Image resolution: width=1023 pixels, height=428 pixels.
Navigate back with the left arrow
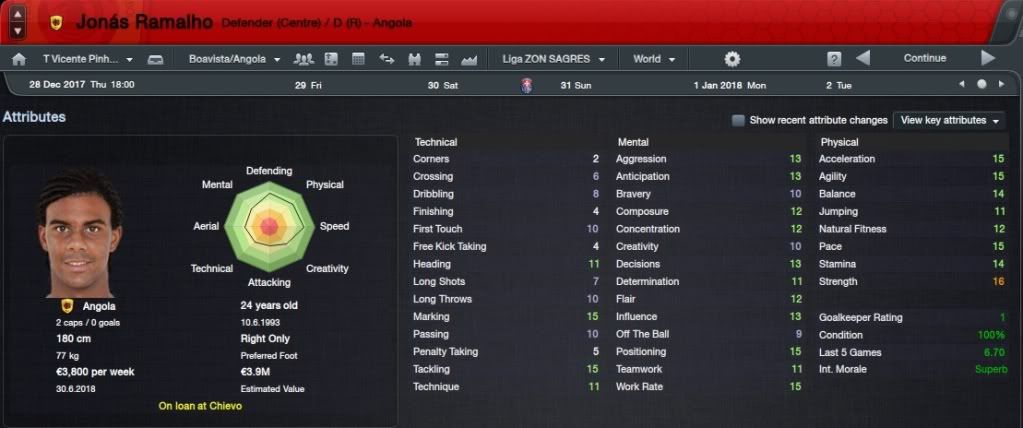[863, 58]
